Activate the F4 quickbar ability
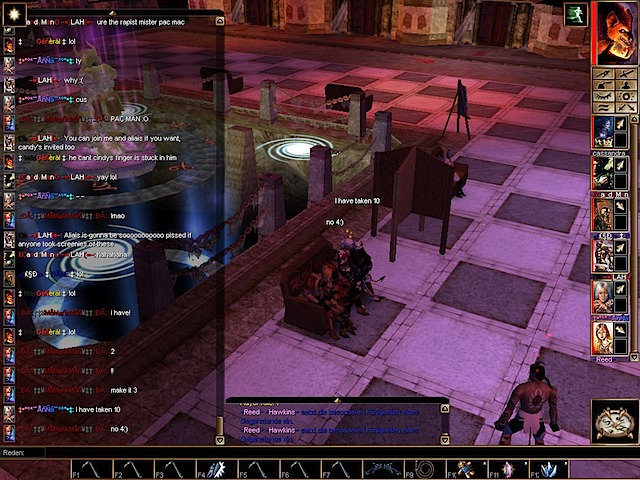 (217, 469)
